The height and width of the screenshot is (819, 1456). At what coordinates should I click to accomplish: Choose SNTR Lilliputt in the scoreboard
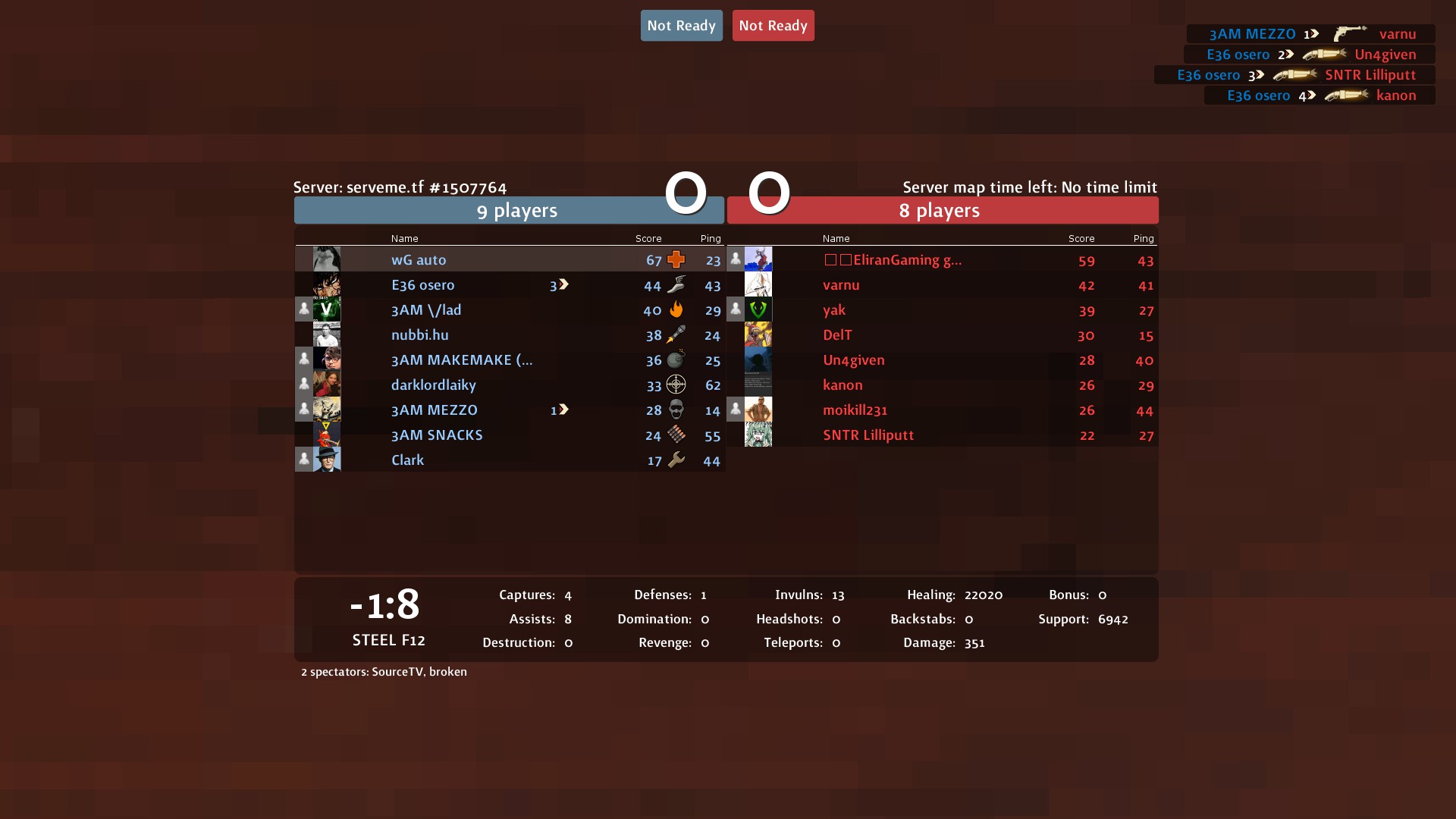click(x=868, y=435)
